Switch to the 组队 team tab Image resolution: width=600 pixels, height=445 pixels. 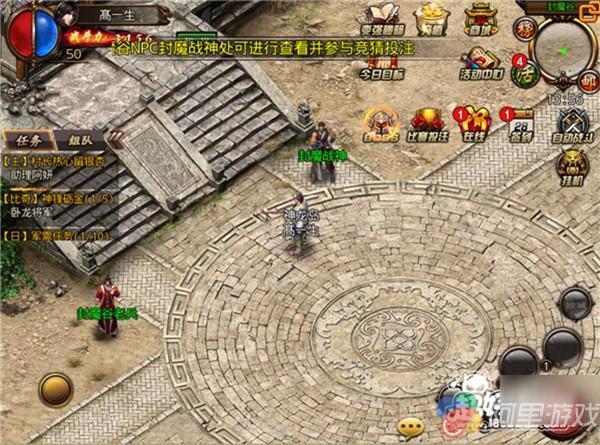coord(68,140)
